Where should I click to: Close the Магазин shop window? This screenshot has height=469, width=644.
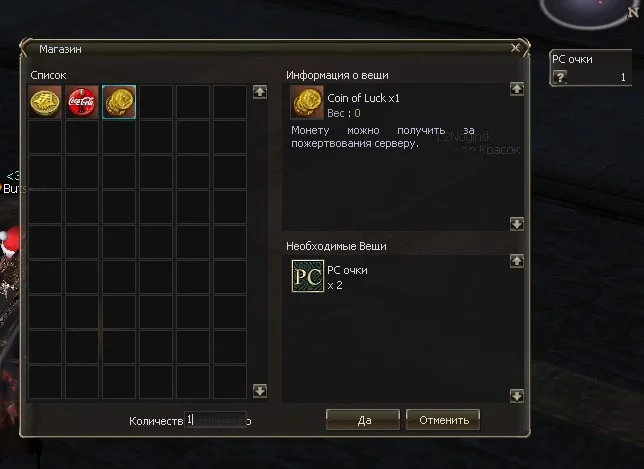pyautogui.click(x=516, y=47)
